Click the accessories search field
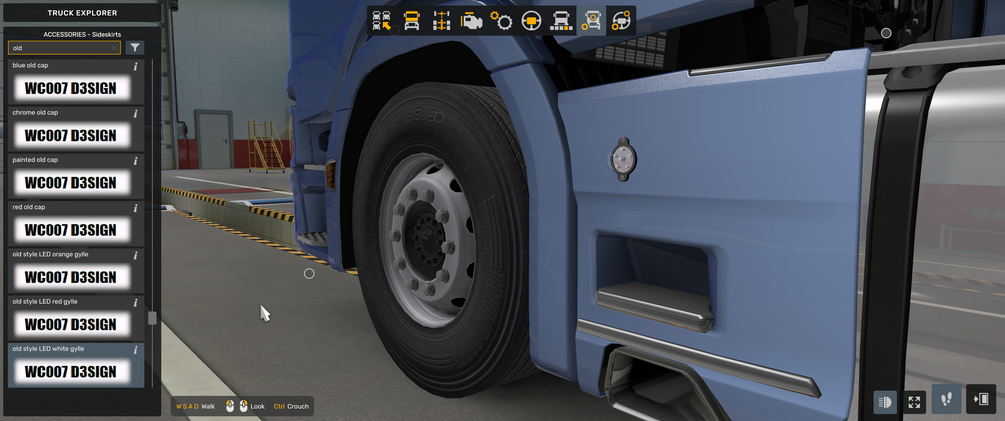The width and height of the screenshot is (1005, 421). [60, 47]
